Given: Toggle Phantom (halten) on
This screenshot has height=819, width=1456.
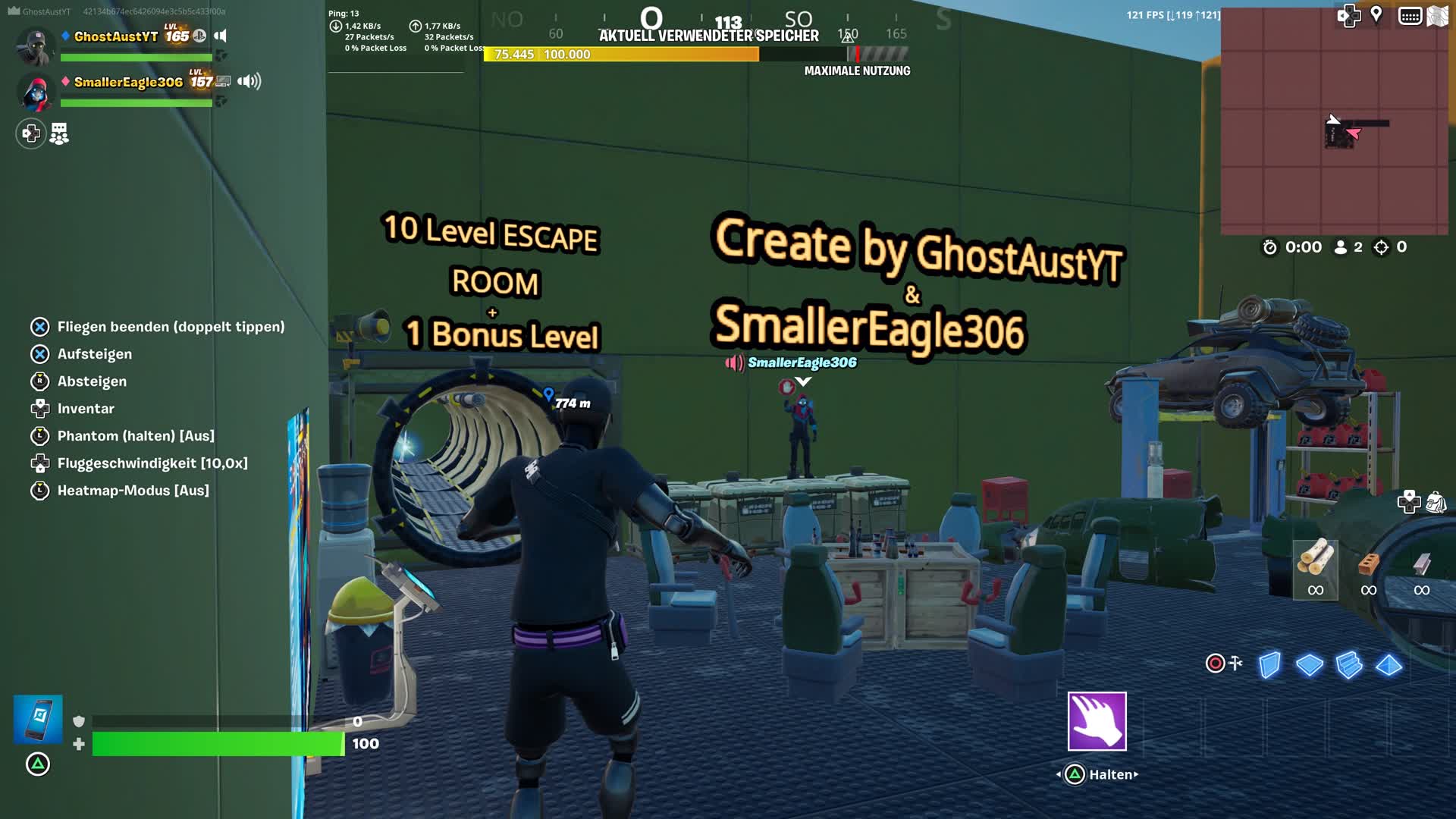Looking at the screenshot, I should pos(136,436).
